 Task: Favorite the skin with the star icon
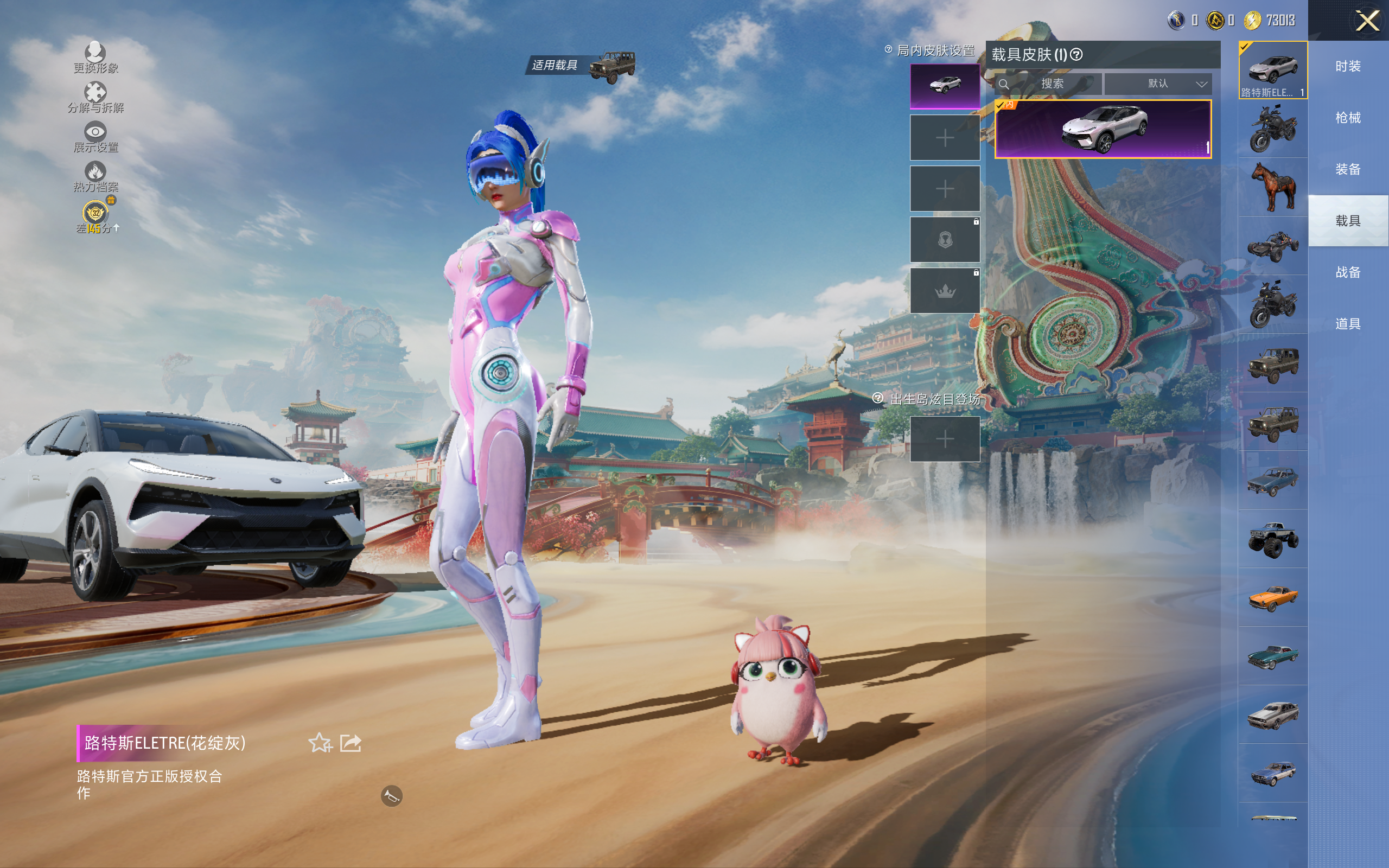tap(320, 743)
